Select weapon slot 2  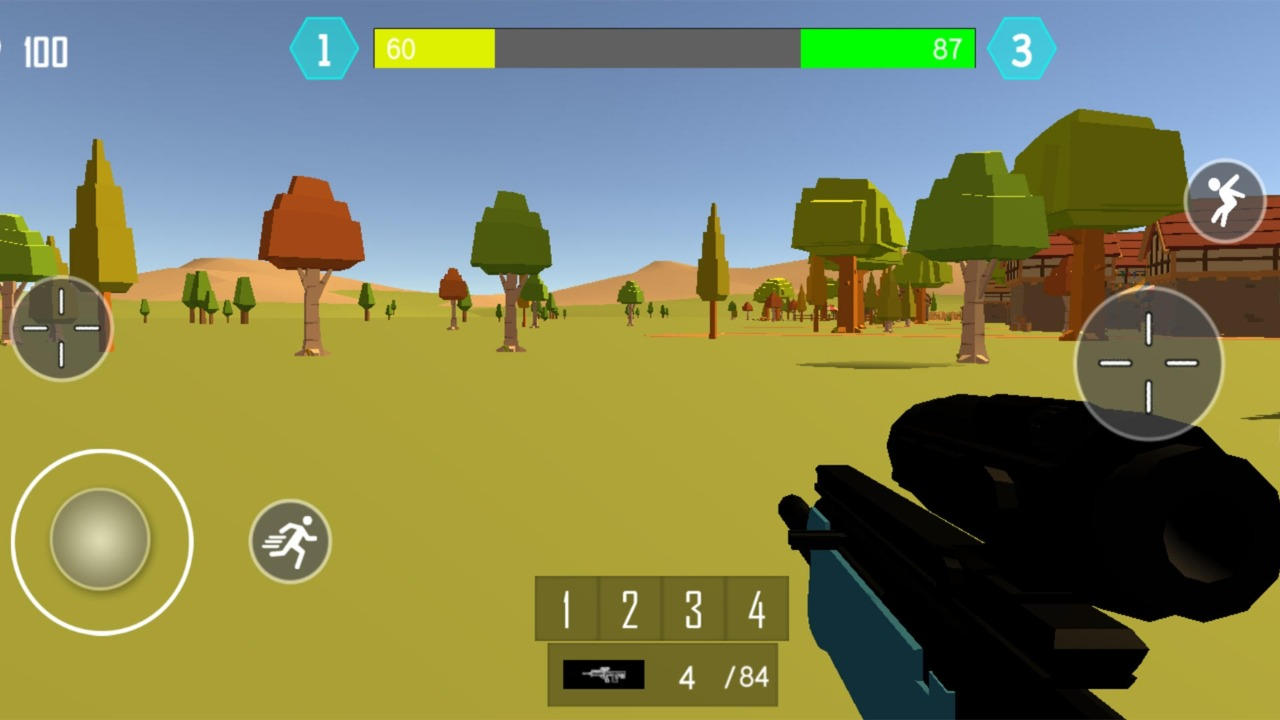[630, 609]
